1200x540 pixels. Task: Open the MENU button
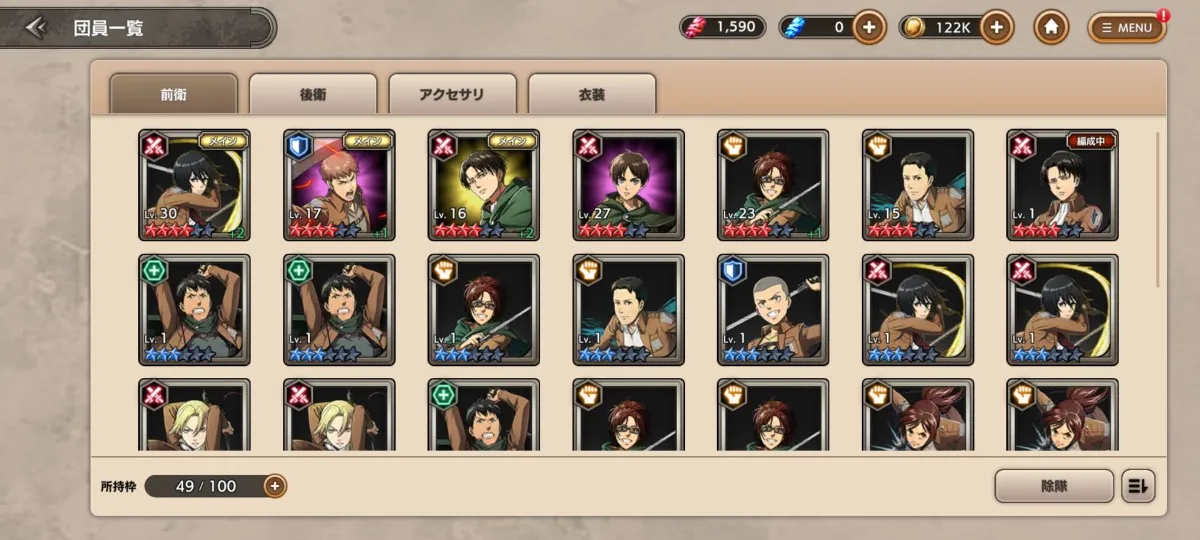(1126, 28)
